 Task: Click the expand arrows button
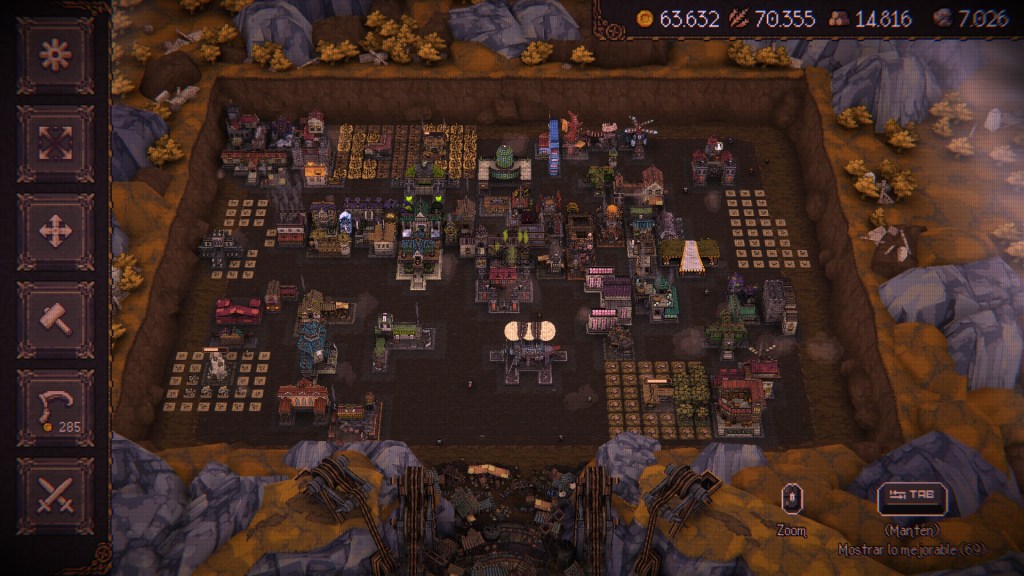tap(55, 143)
